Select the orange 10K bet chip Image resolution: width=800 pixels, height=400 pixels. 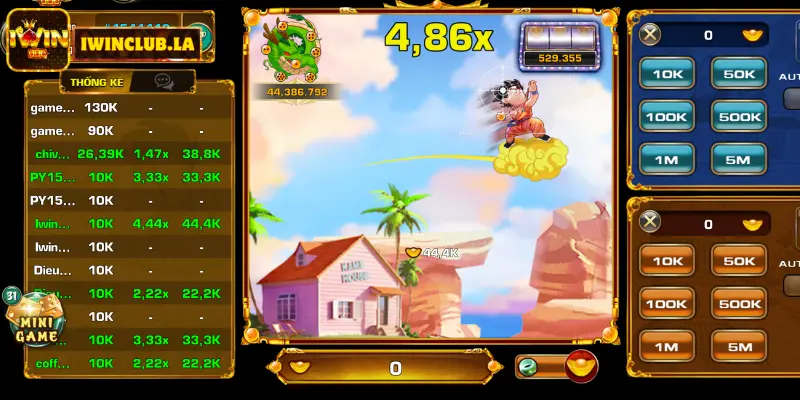tap(667, 261)
